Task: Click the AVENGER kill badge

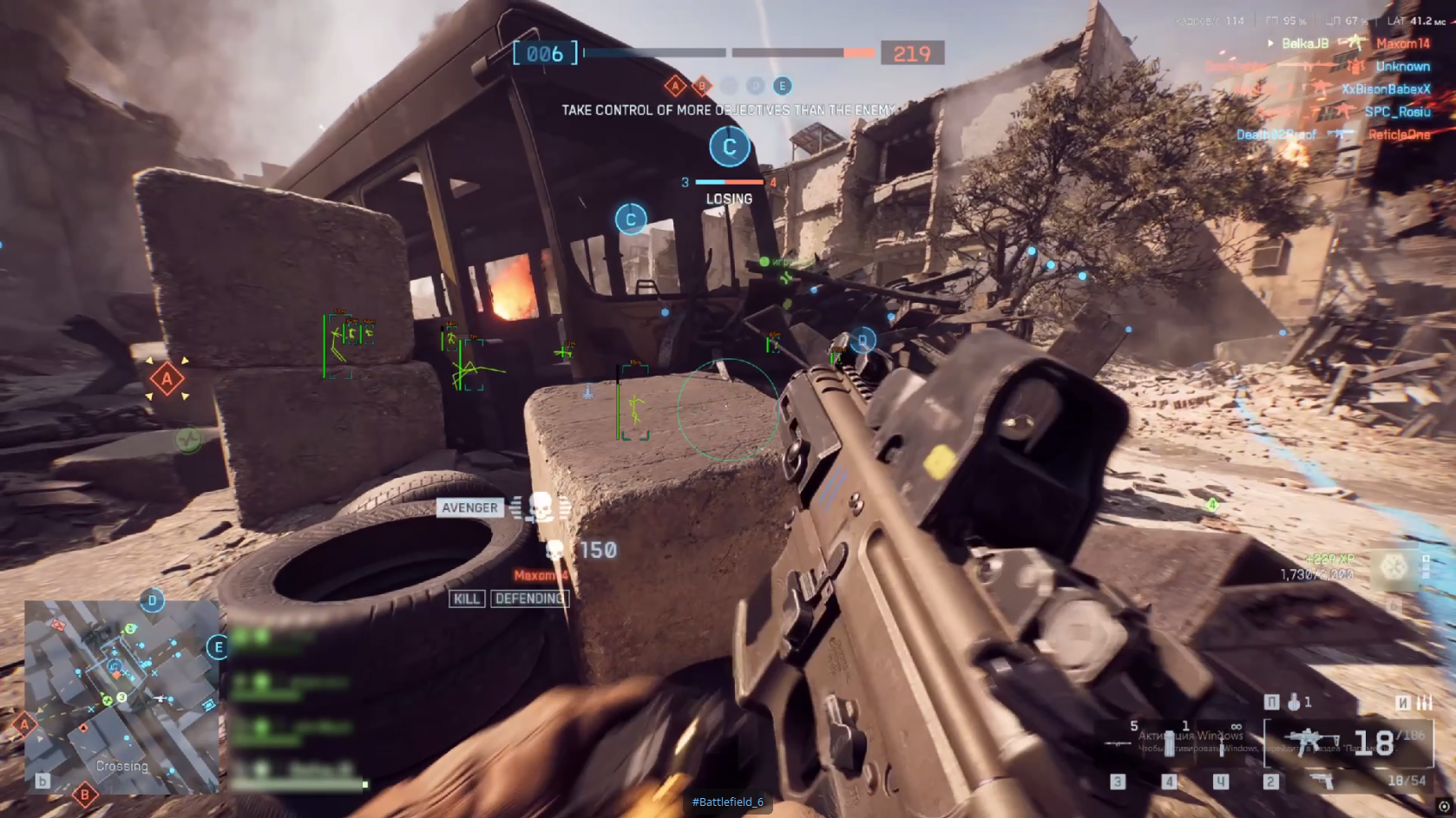Action: pos(469,508)
